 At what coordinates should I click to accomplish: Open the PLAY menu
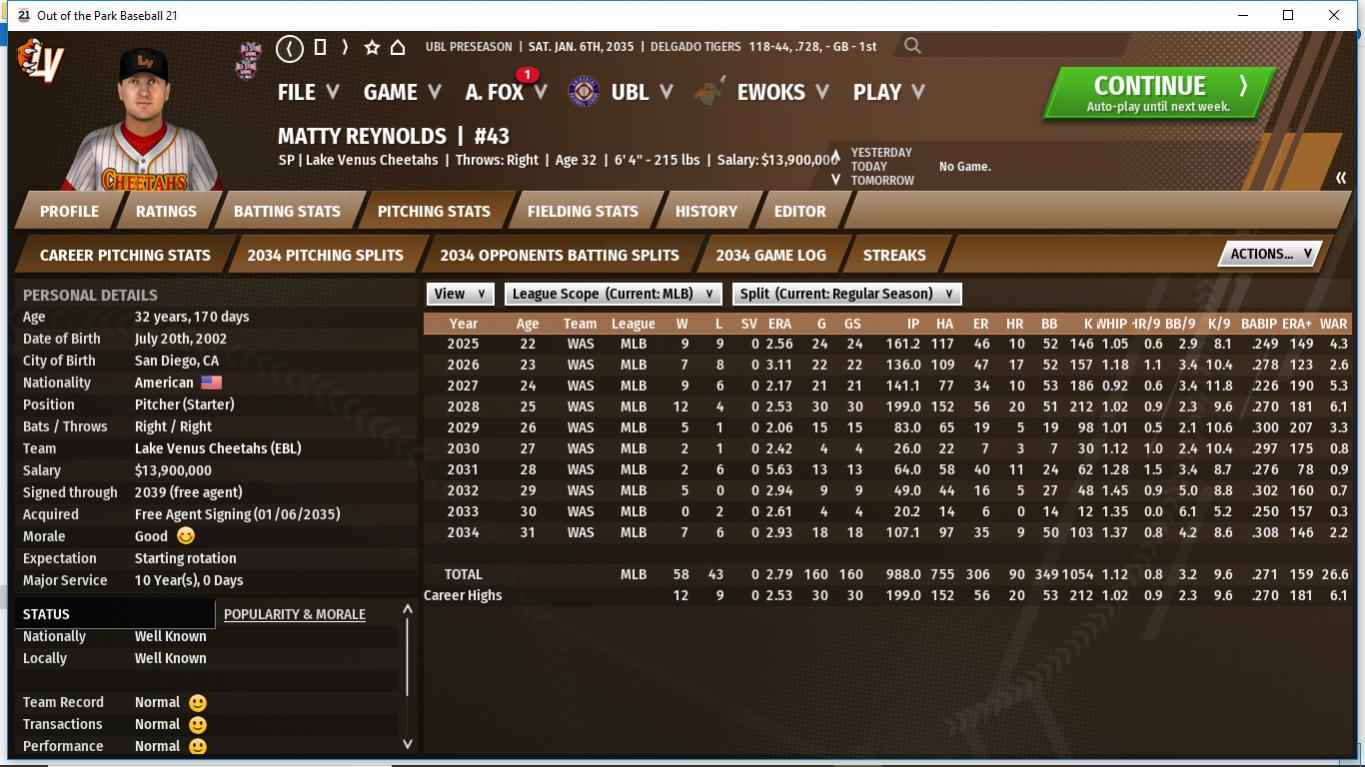(x=888, y=92)
